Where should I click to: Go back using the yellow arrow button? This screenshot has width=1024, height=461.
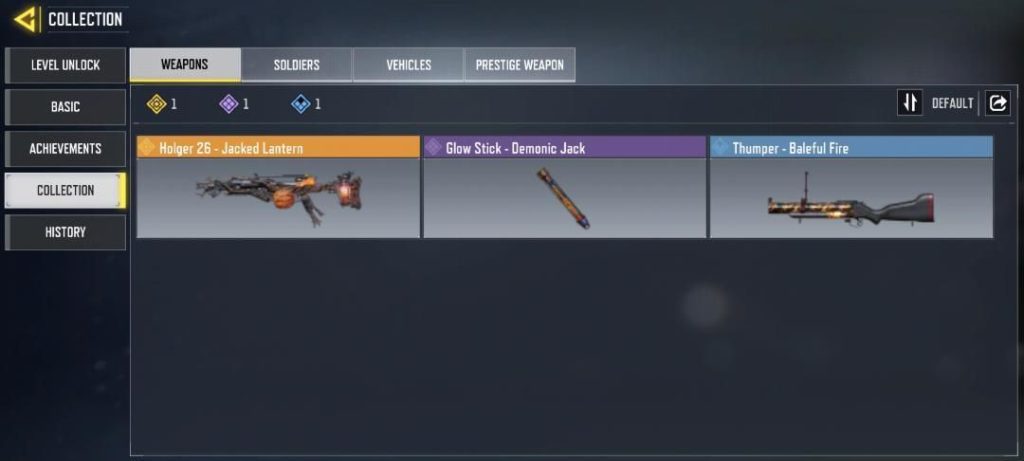click(x=25, y=19)
